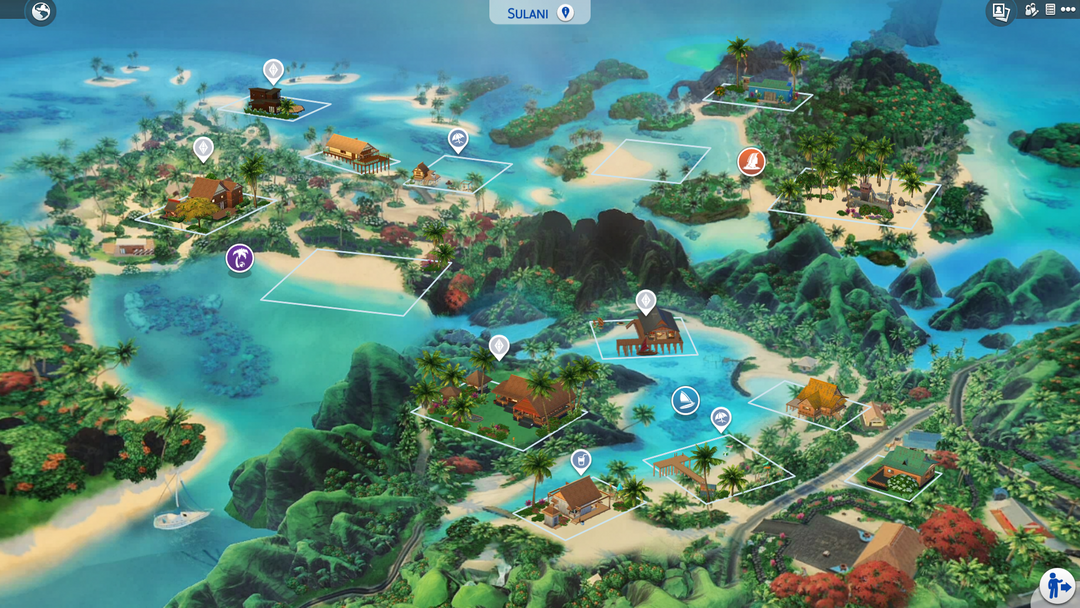This screenshot has width=1080, height=608.
Task: Pick the plumbob pin over the dark stilt house
Action: pos(646,300)
